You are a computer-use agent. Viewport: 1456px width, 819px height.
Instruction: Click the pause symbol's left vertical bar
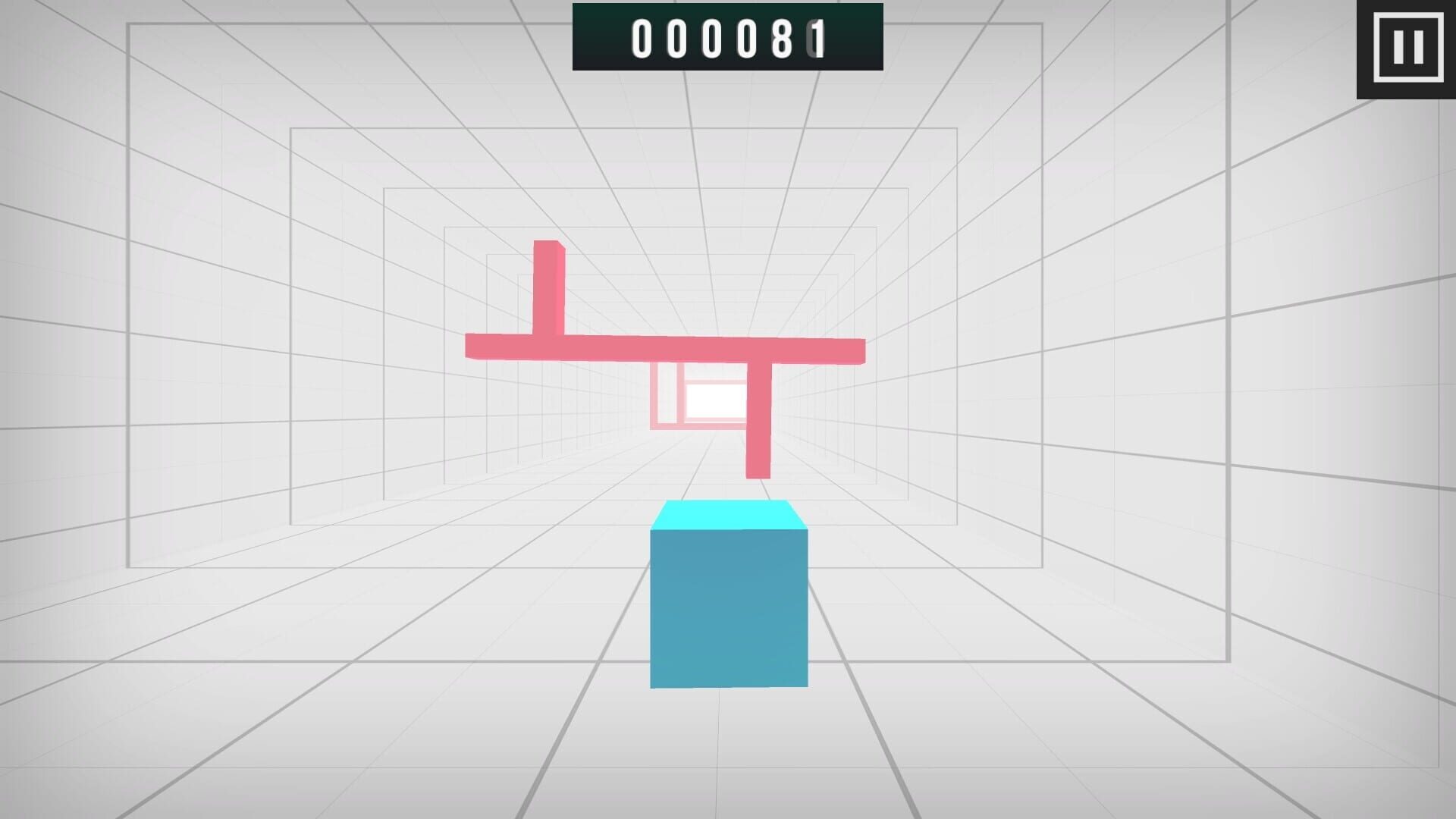1400,49
